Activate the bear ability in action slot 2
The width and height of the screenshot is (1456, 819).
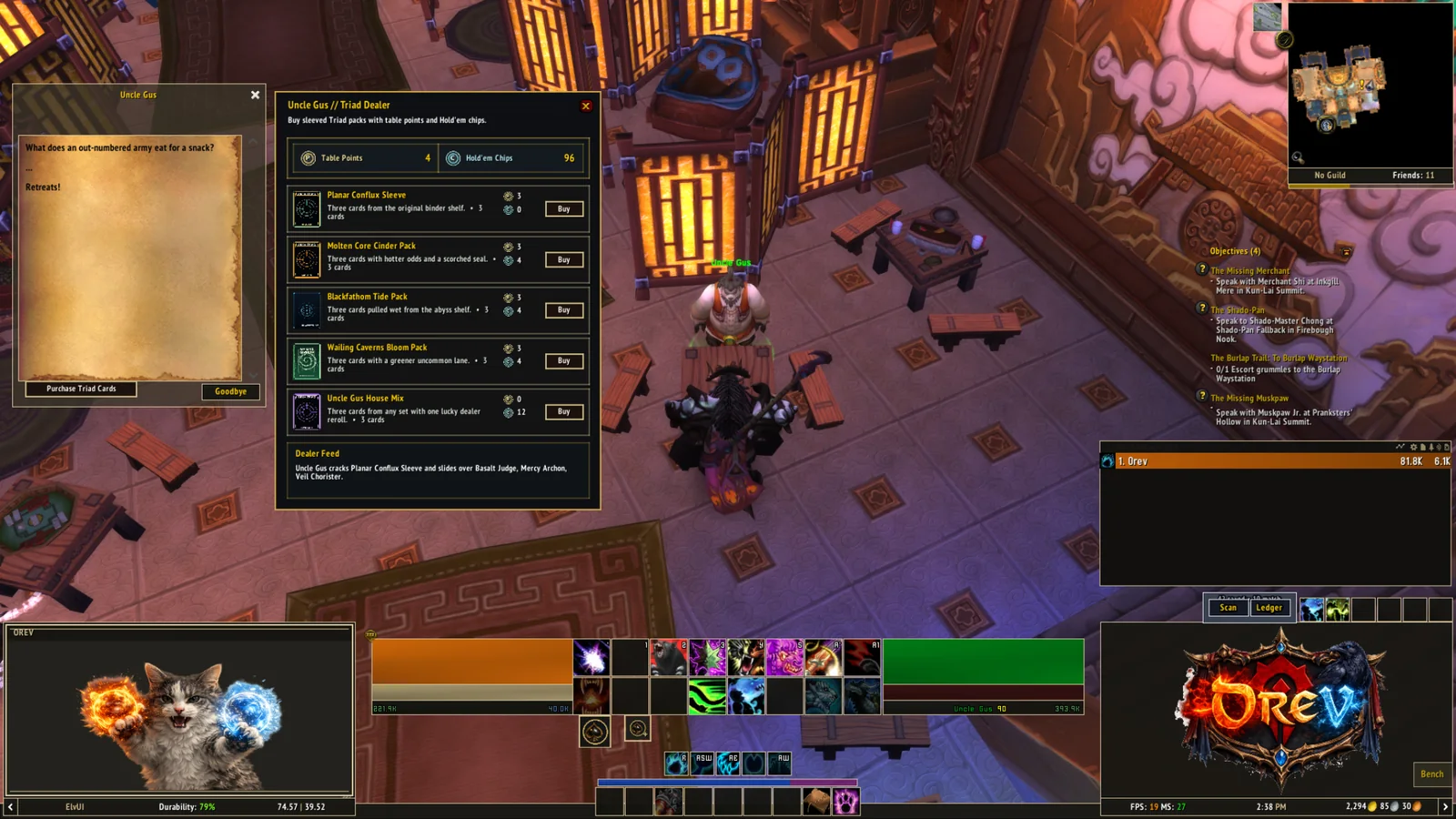coord(668,657)
